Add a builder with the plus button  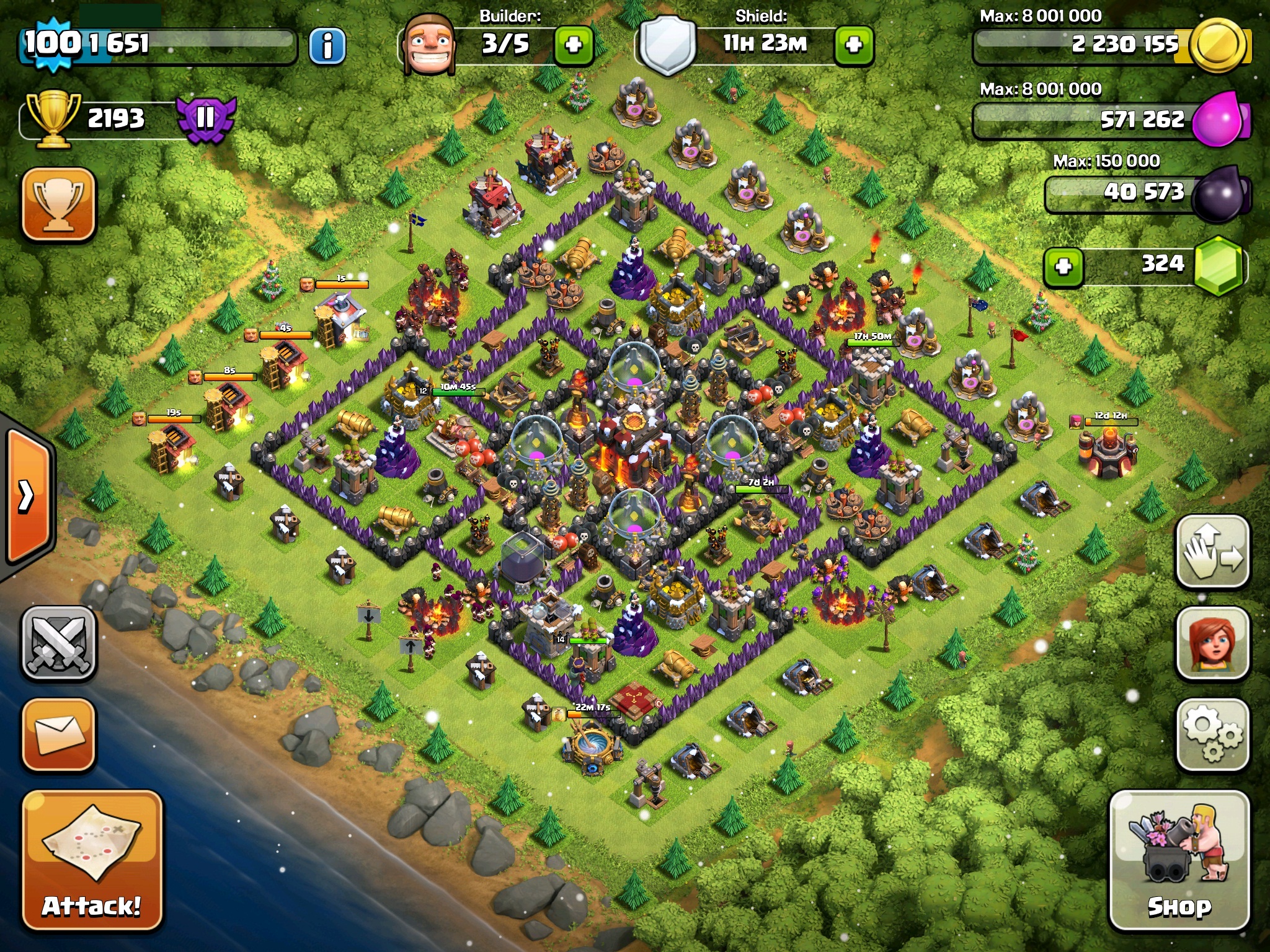click(x=574, y=45)
